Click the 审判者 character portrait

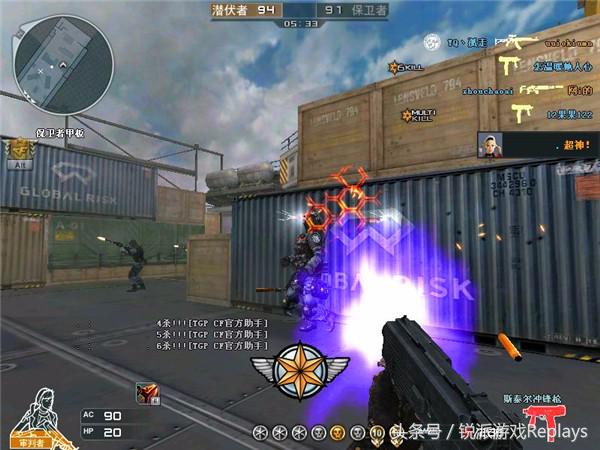(33, 416)
